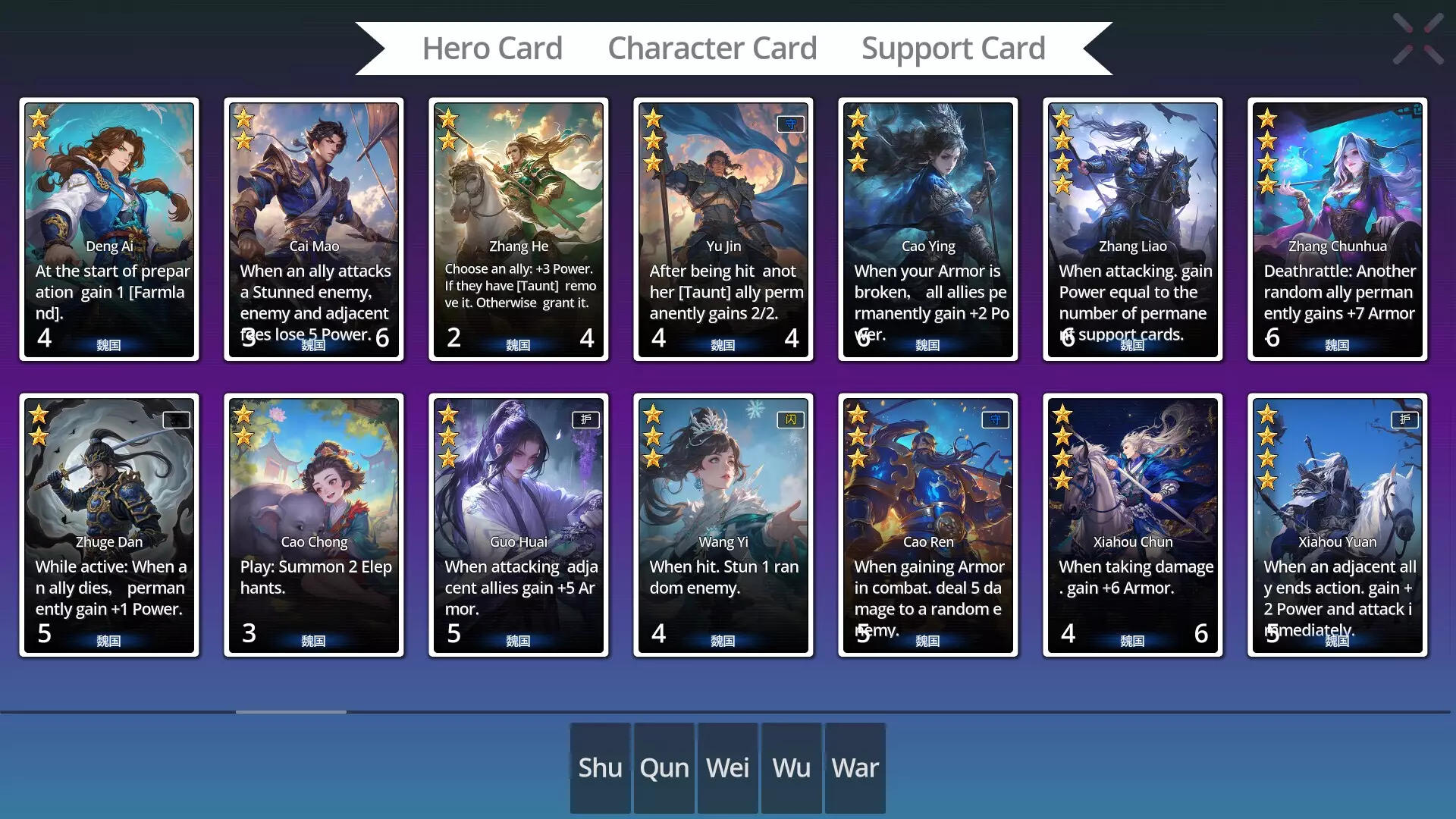Select the Cao Chong elephant card
The image size is (1456, 819).
click(314, 525)
